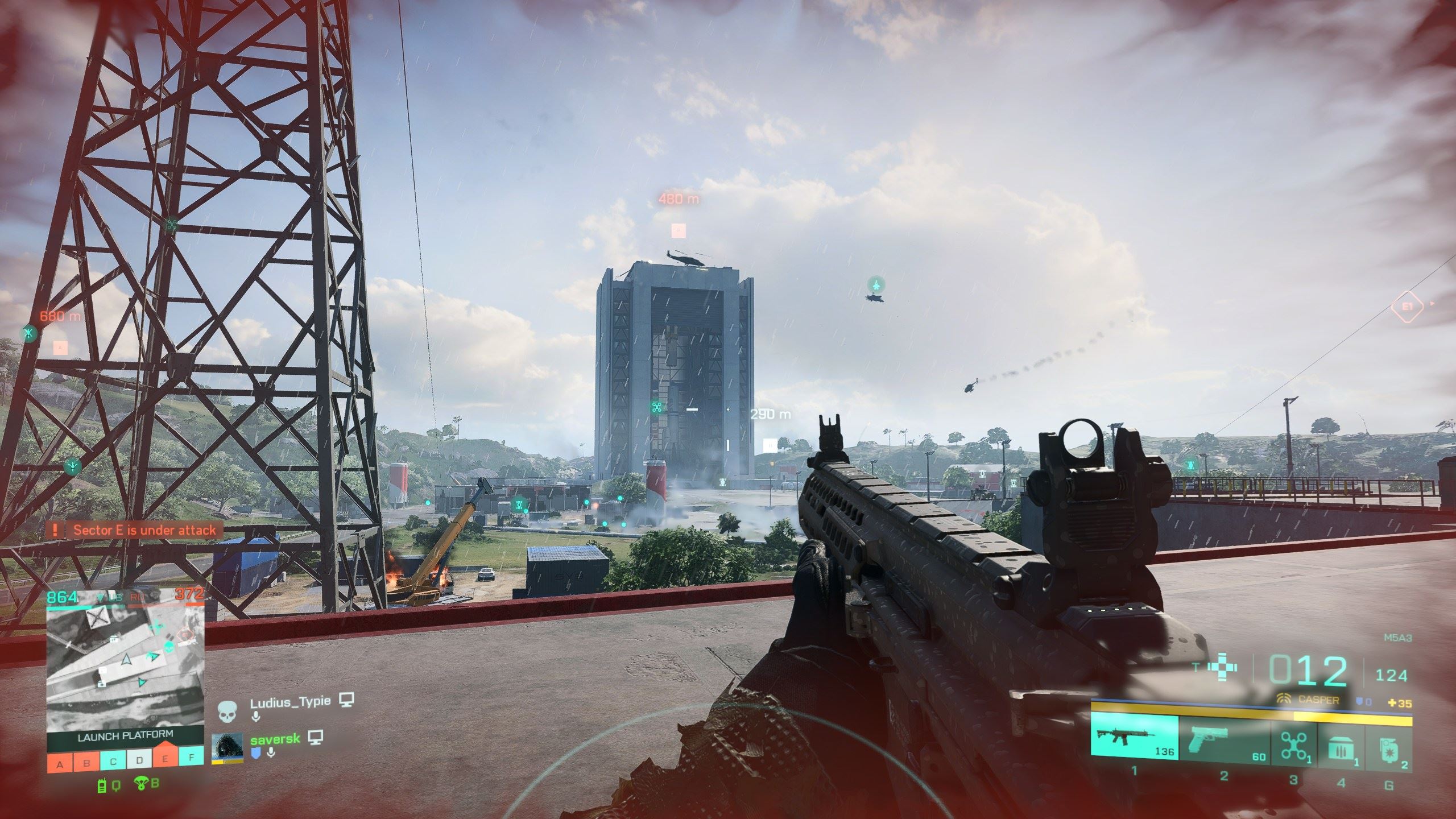Switch to the pistol sidearm slot
1456x819 pixels.
1224,738
